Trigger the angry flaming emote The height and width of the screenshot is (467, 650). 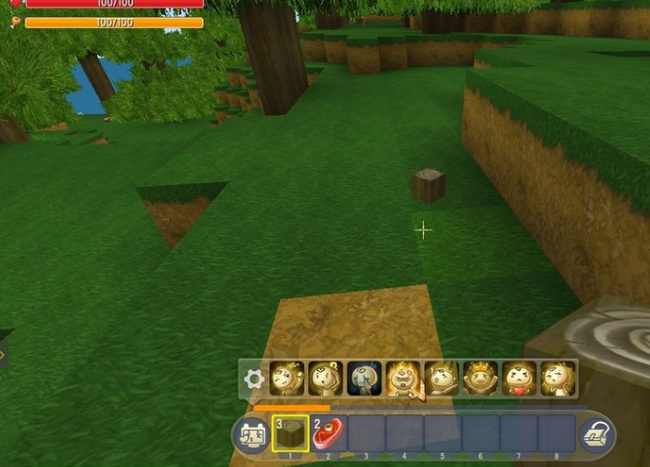[403, 379]
